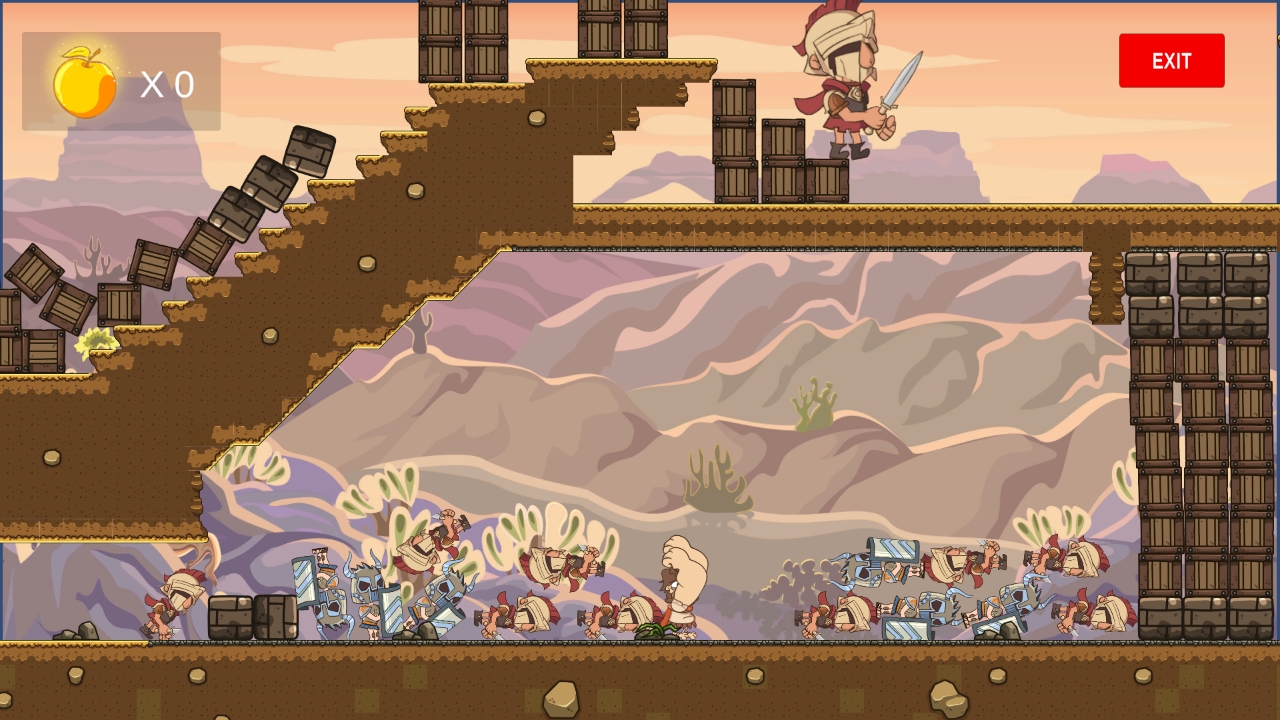Click the golden apple counter icon
This screenshot has height=720, width=1280.
tap(85, 83)
